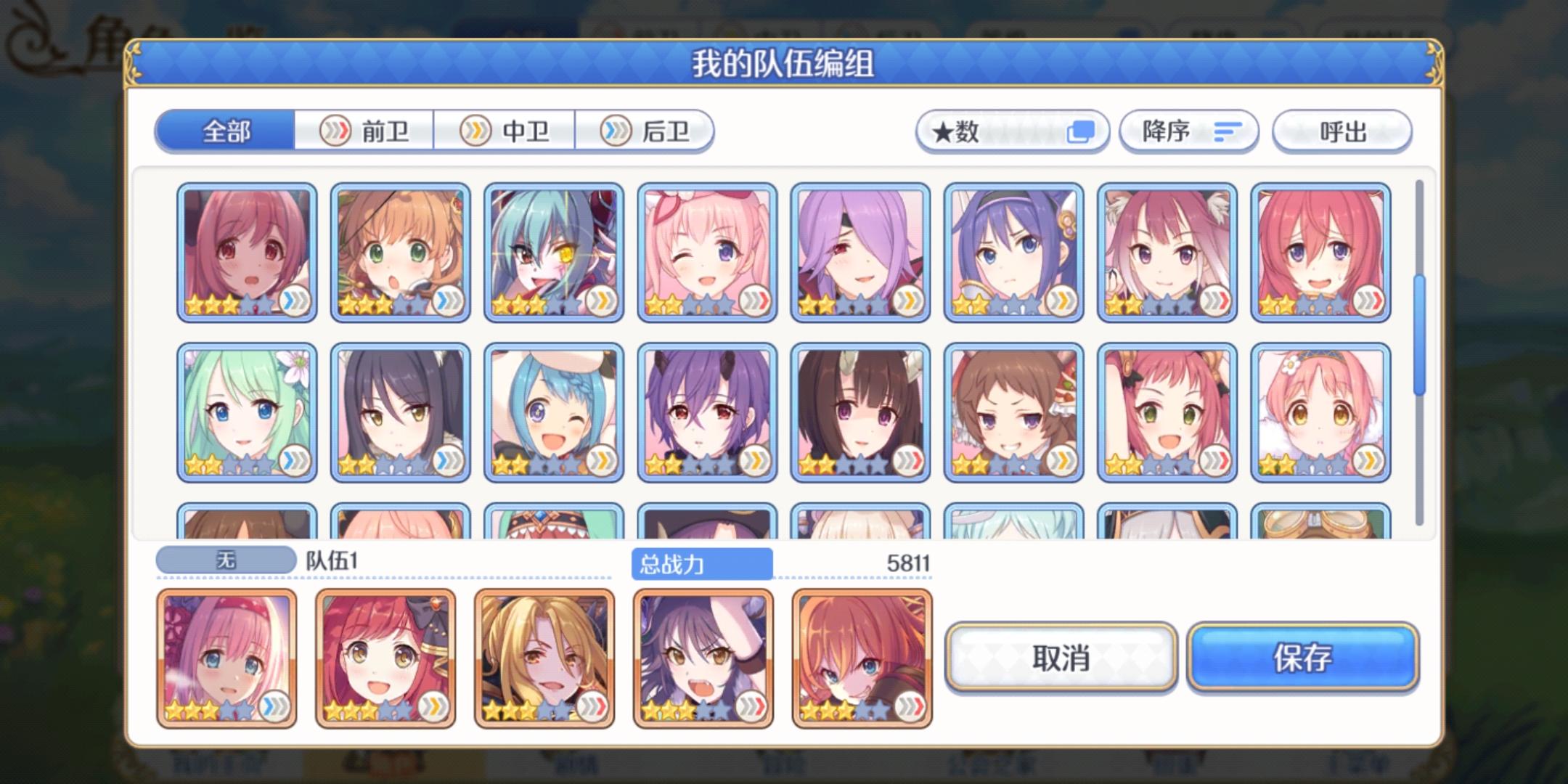Expand the 呼出 call-out panel

pyautogui.click(x=1342, y=131)
